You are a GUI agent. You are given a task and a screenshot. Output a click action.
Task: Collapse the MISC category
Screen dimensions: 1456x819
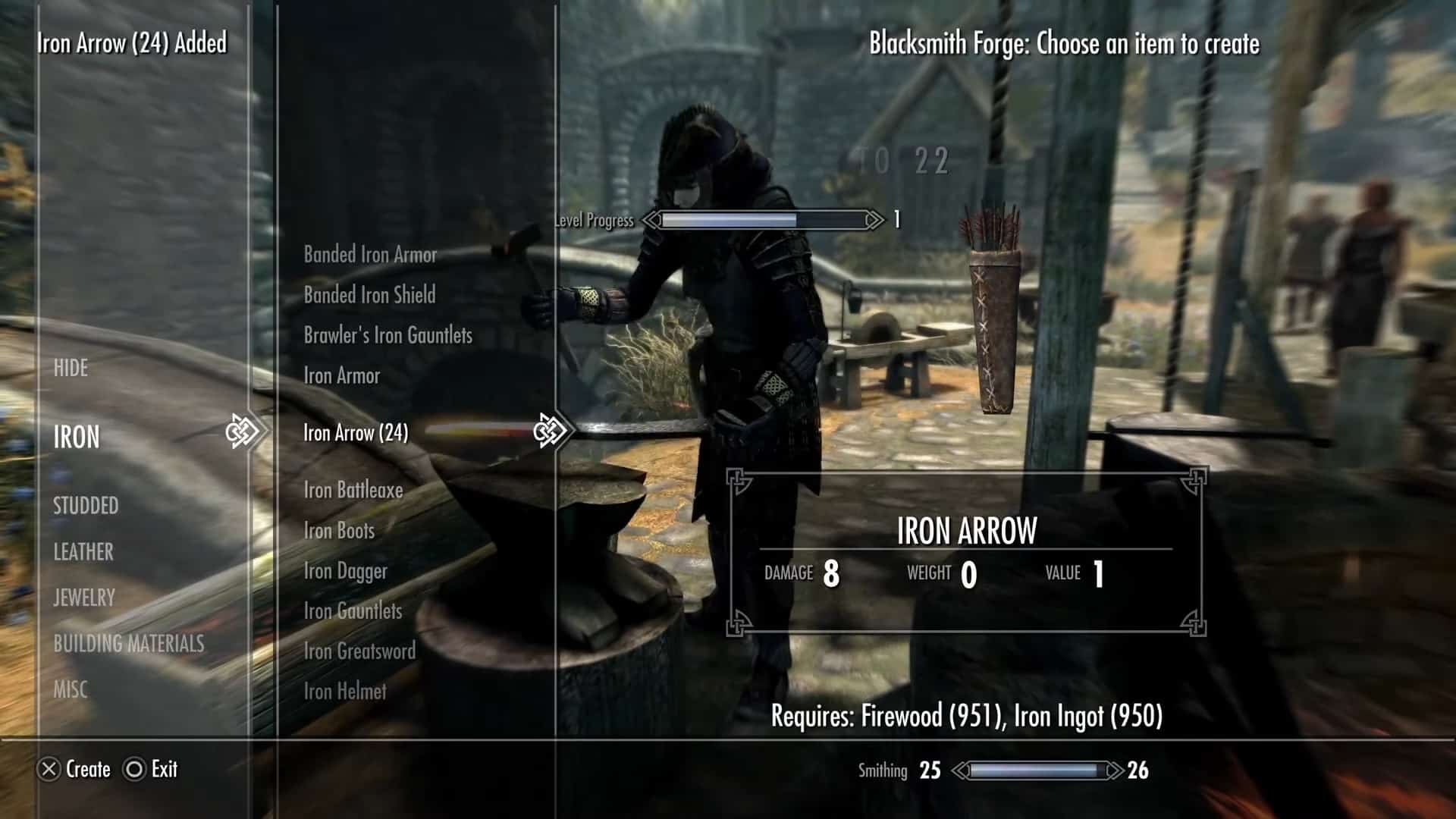[x=74, y=689]
